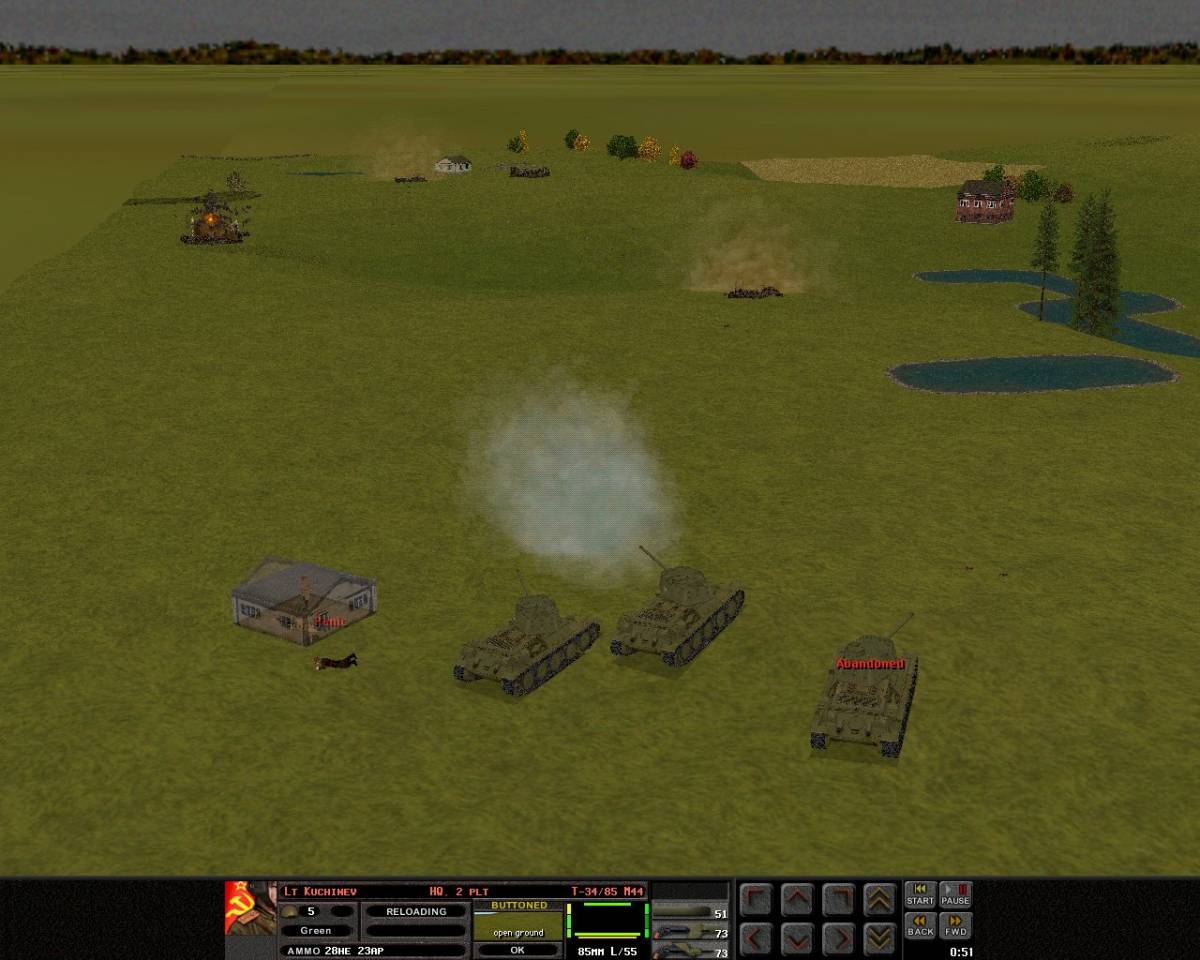Move camera forward with the up arrow
Screen dimensions: 1200x960
pyautogui.click(x=797, y=900)
